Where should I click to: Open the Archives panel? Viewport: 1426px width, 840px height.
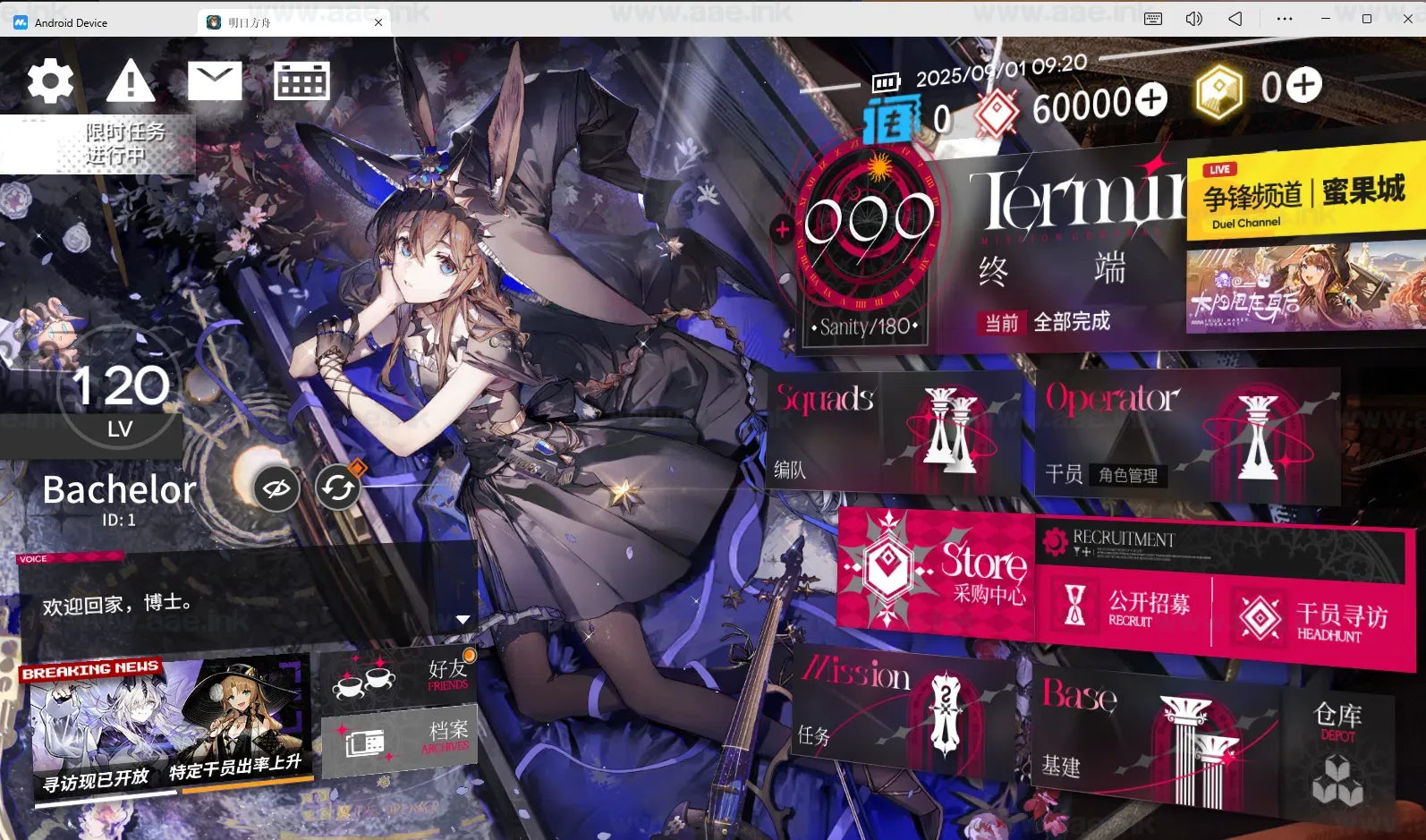398,741
